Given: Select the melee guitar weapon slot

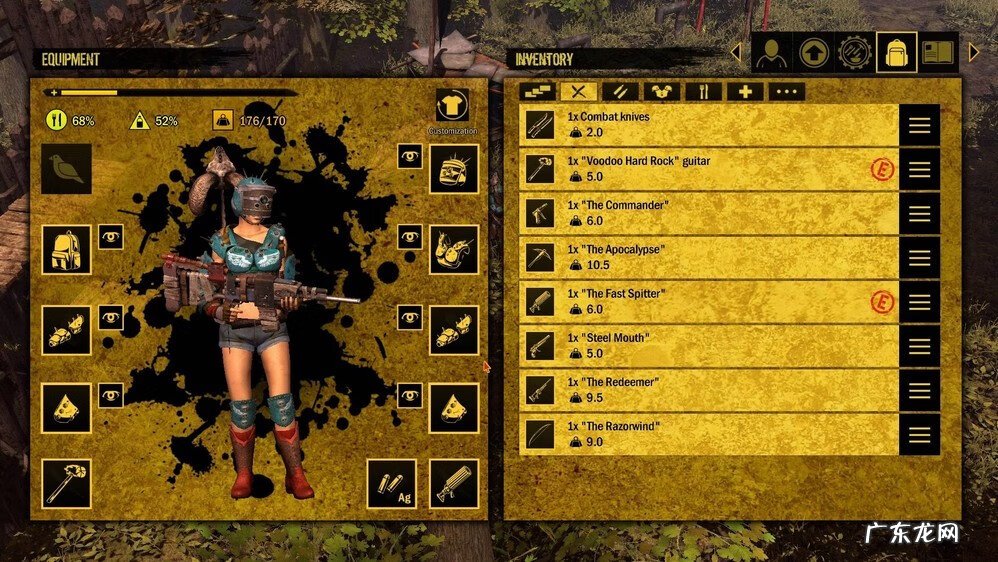Looking at the screenshot, I should point(66,484).
